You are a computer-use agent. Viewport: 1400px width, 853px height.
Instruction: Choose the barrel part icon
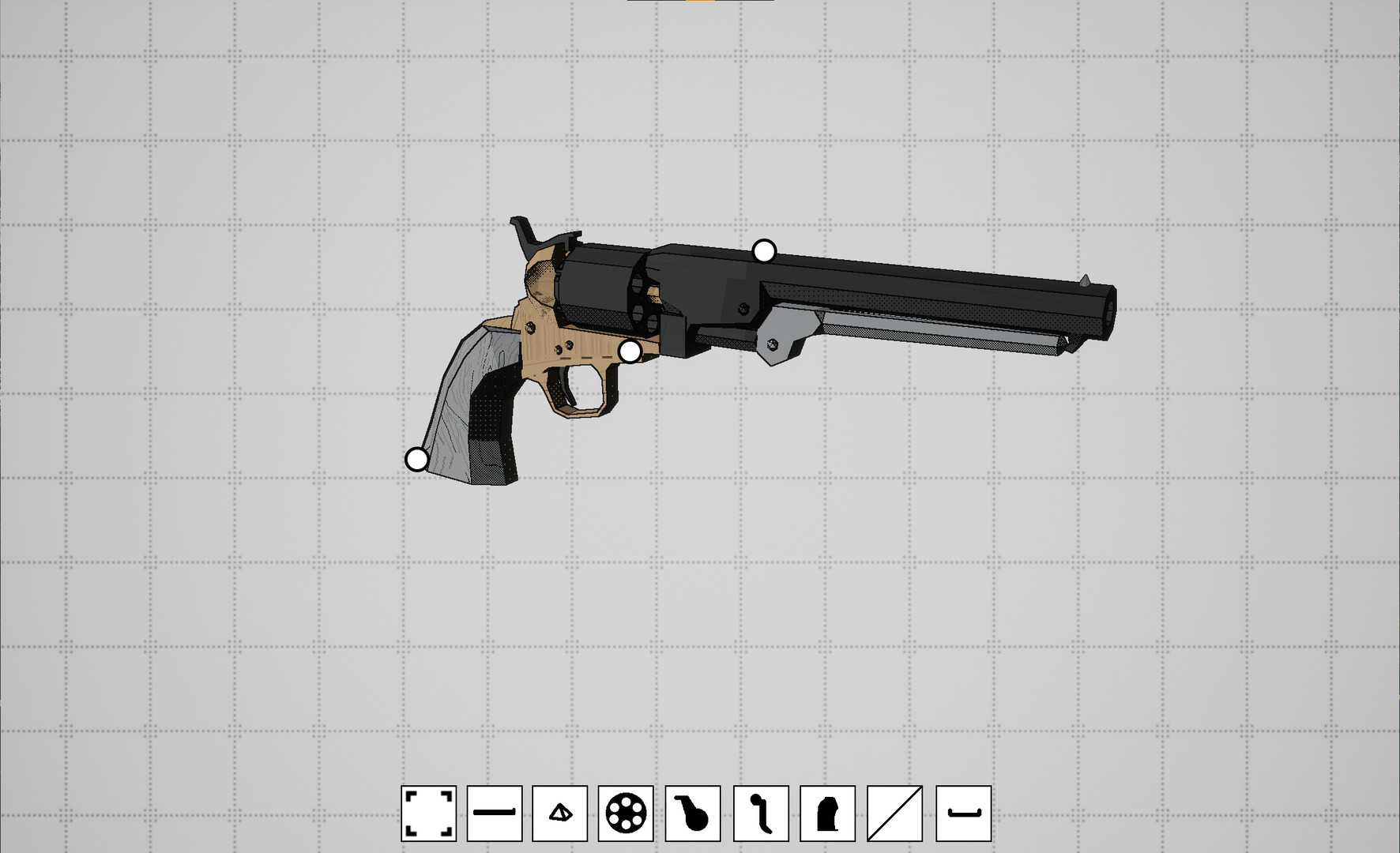pyautogui.click(x=495, y=814)
